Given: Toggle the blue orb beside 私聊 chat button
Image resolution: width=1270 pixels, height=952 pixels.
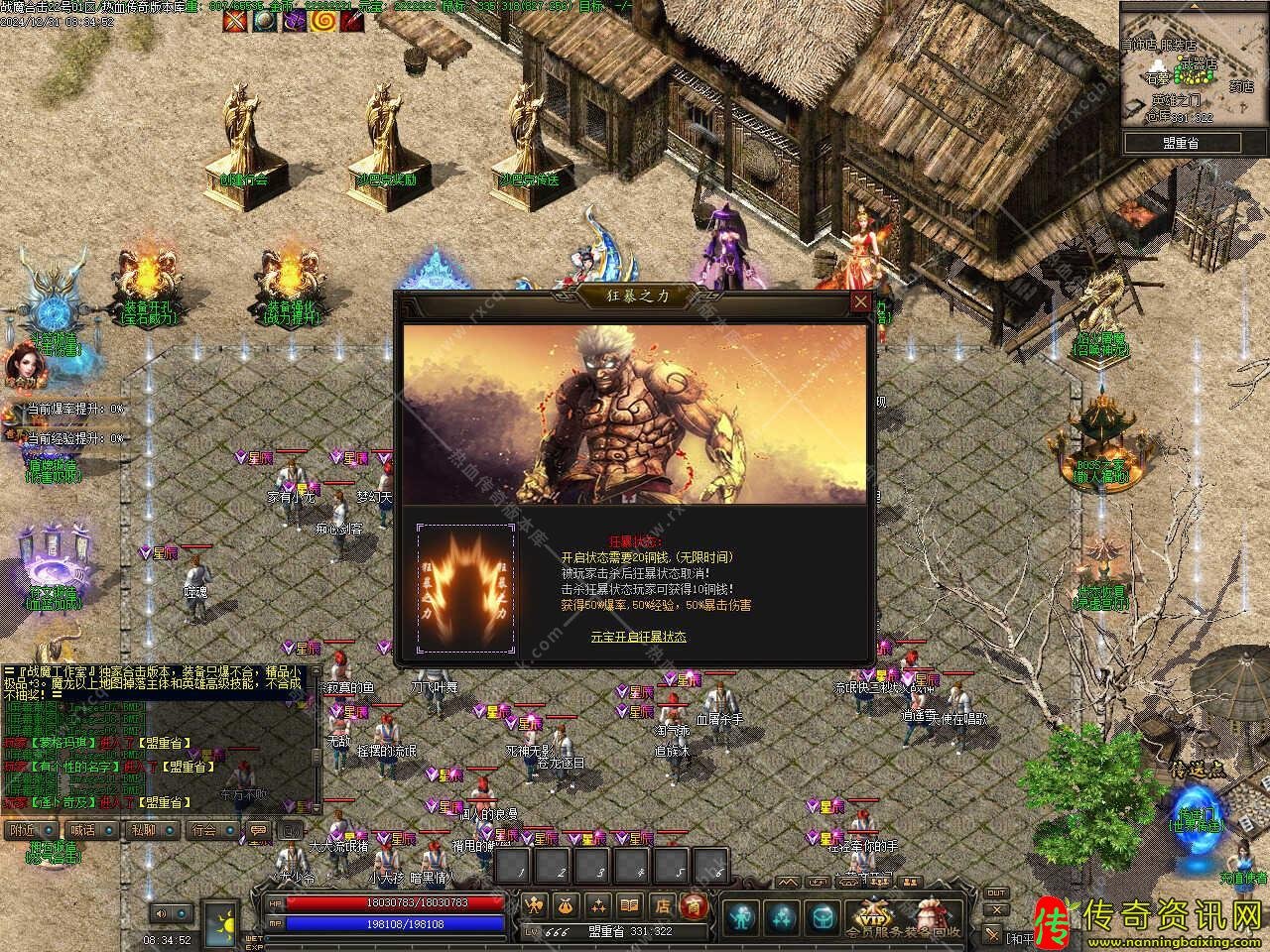Looking at the screenshot, I should (170, 831).
